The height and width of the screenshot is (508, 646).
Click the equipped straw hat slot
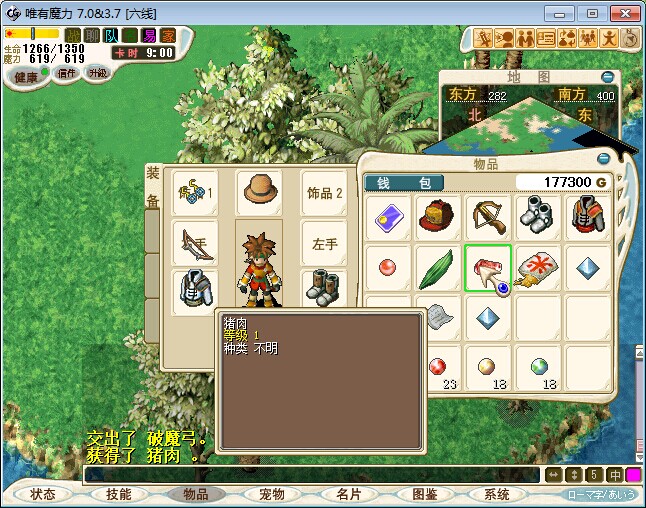259,192
